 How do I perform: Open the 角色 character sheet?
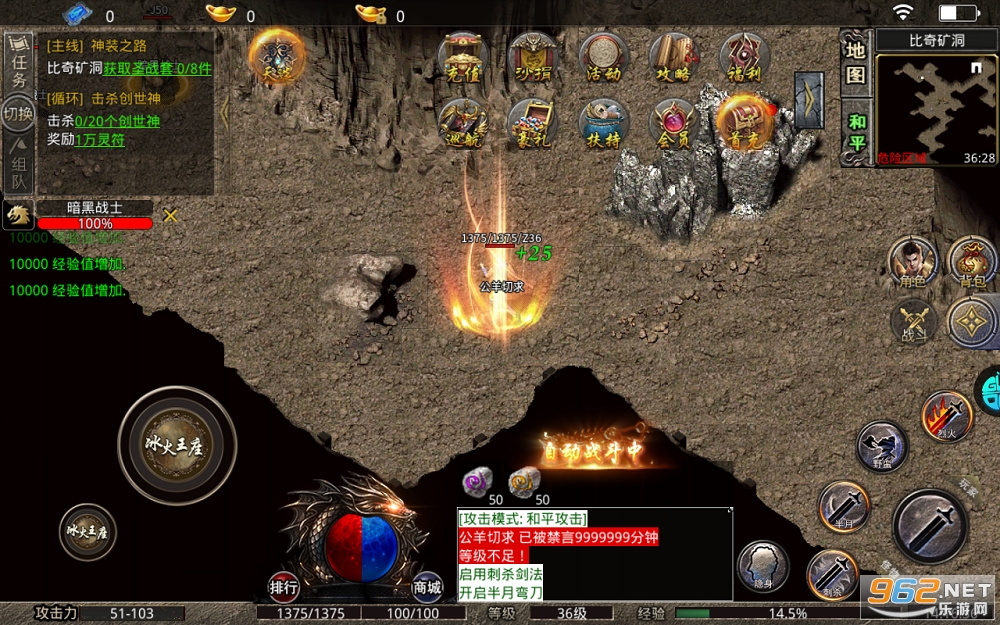click(x=913, y=262)
